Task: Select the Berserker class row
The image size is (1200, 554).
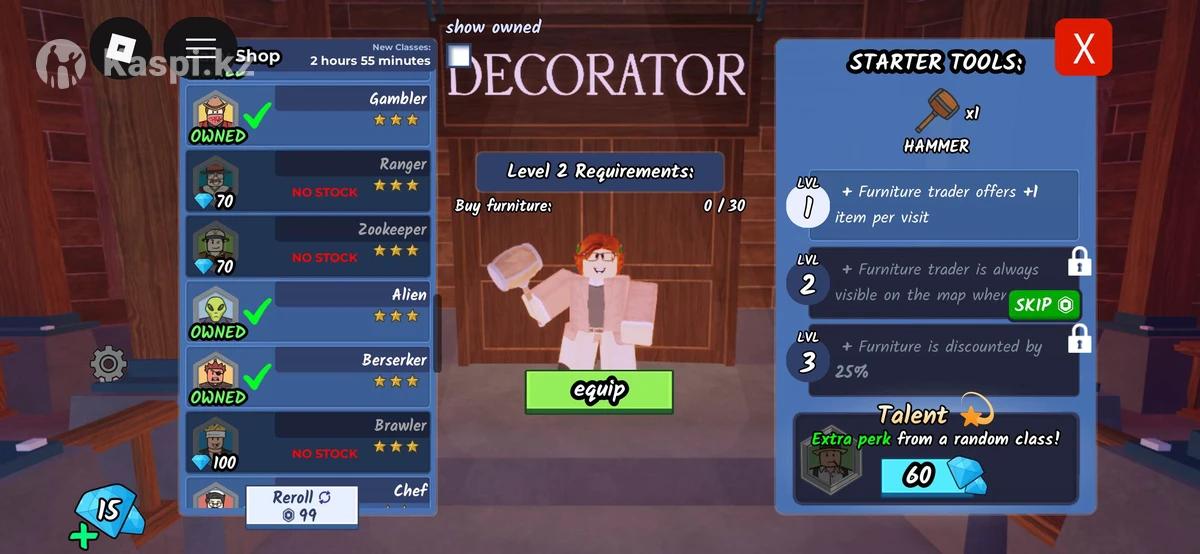Action: point(309,377)
